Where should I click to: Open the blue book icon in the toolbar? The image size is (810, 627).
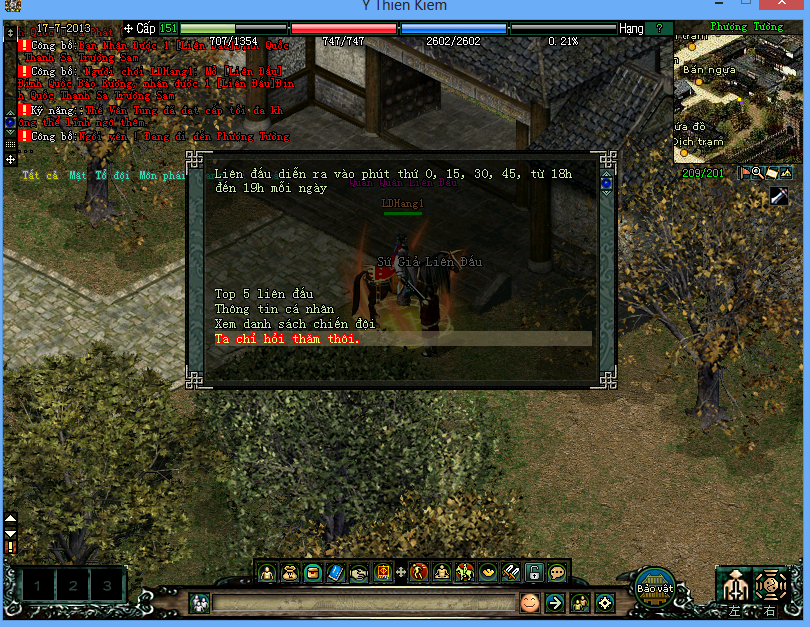(336, 573)
